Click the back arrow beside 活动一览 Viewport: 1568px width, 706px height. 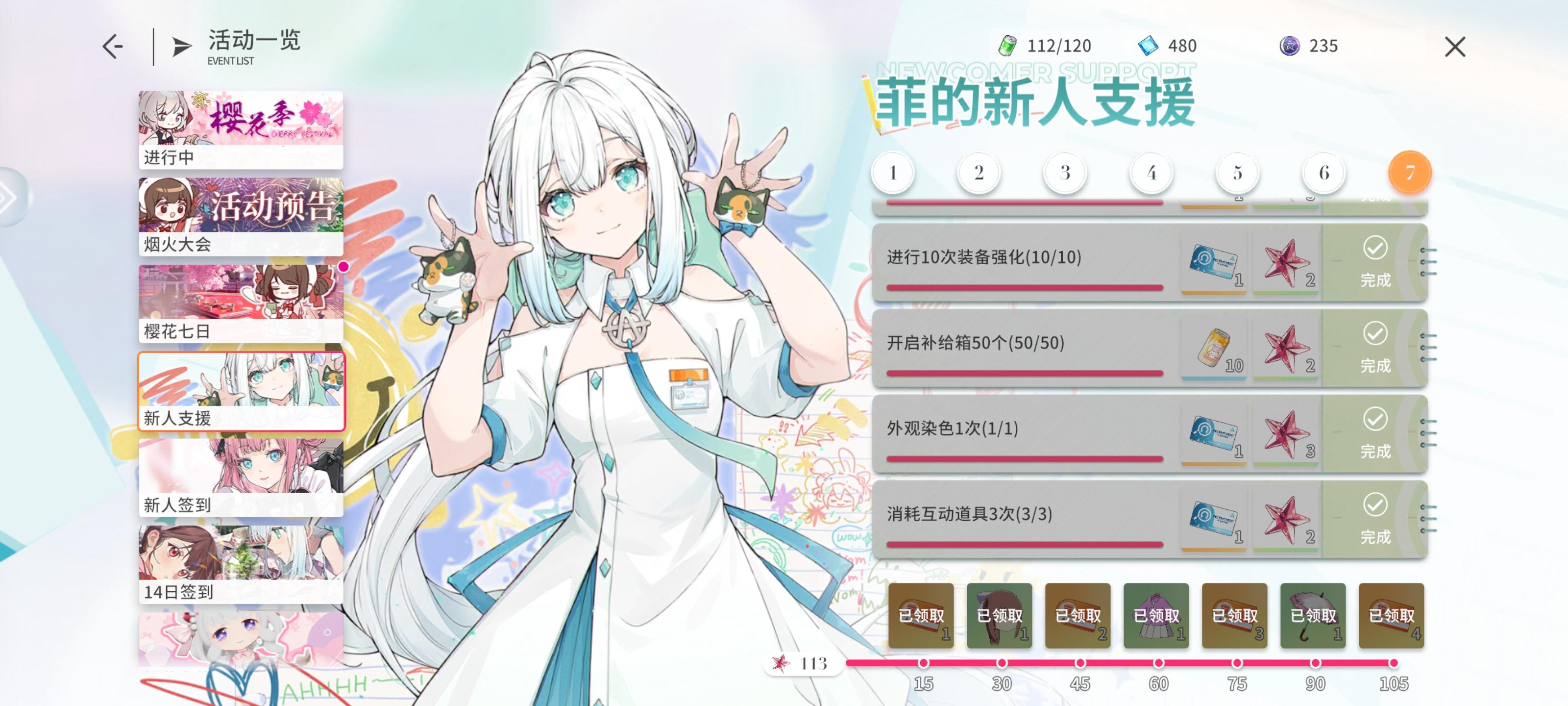(x=113, y=45)
